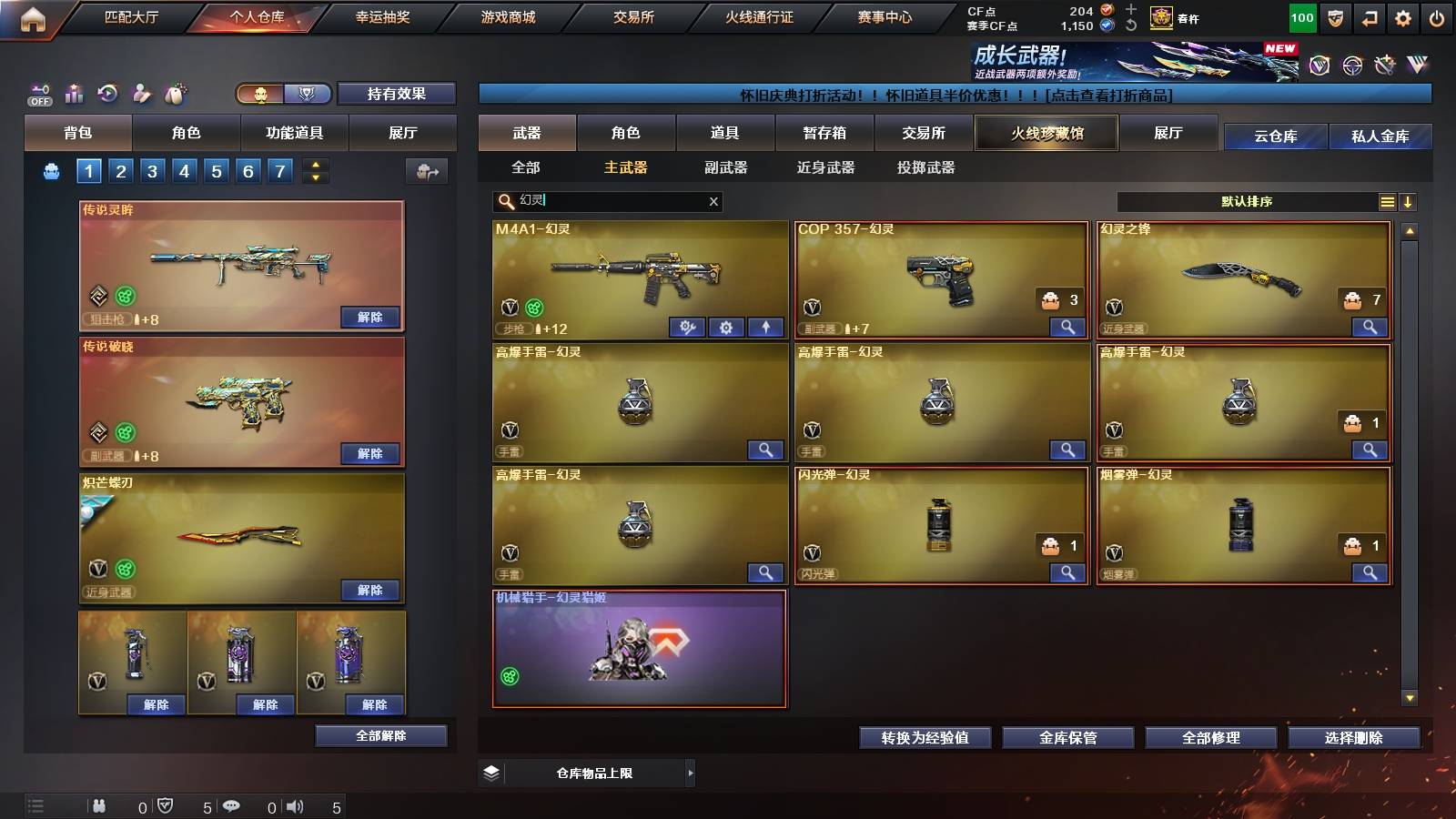
Task: Open the 默认排序 sort dropdown
Action: pyautogui.click(x=1247, y=201)
